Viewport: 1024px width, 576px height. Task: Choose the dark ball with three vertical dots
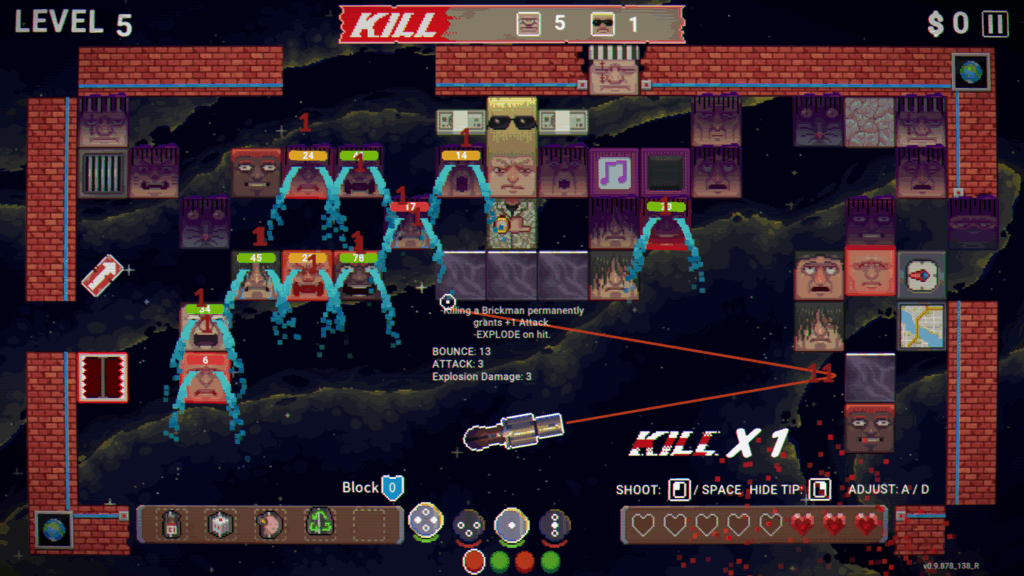(x=555, y=523)
